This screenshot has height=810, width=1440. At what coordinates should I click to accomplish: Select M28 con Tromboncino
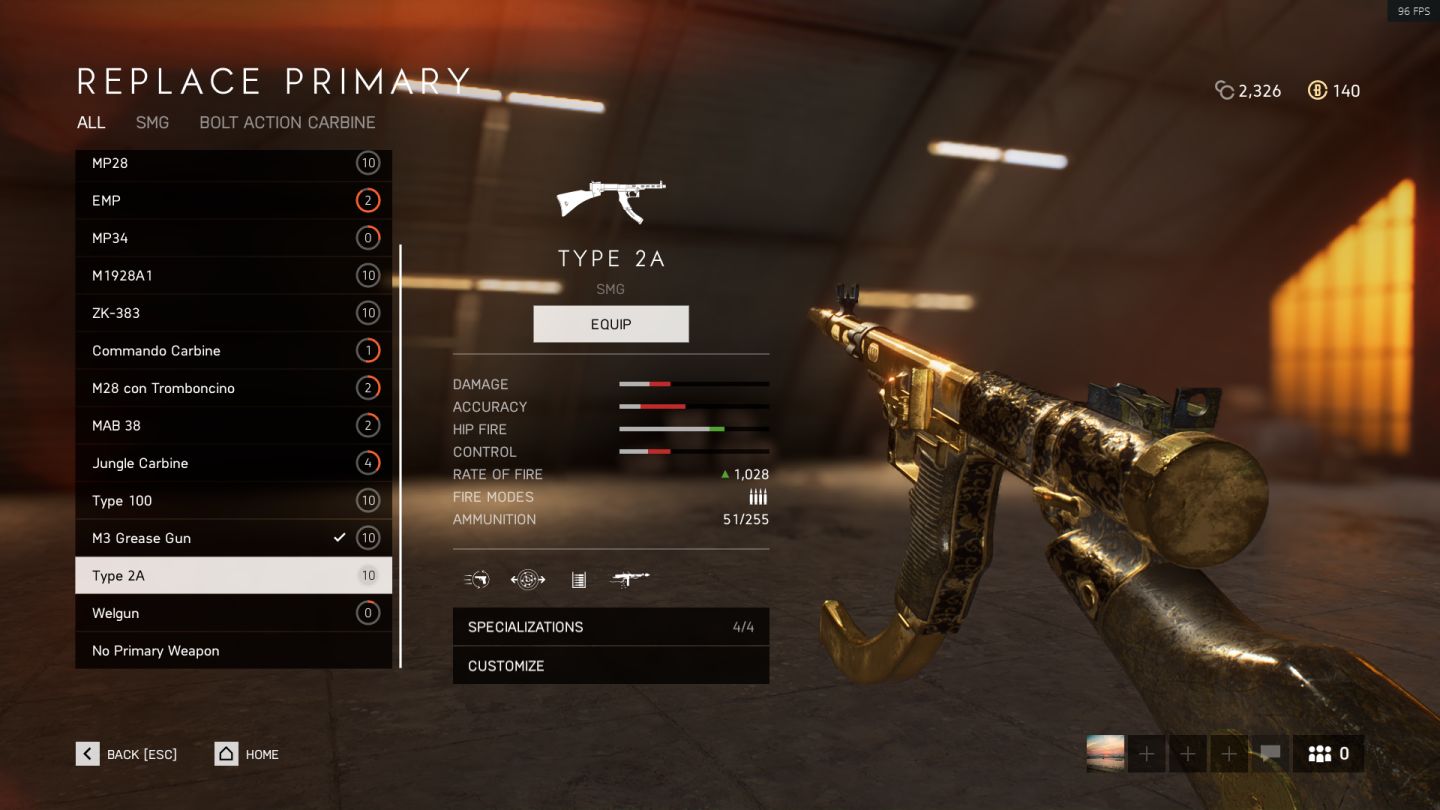[233, 388]
